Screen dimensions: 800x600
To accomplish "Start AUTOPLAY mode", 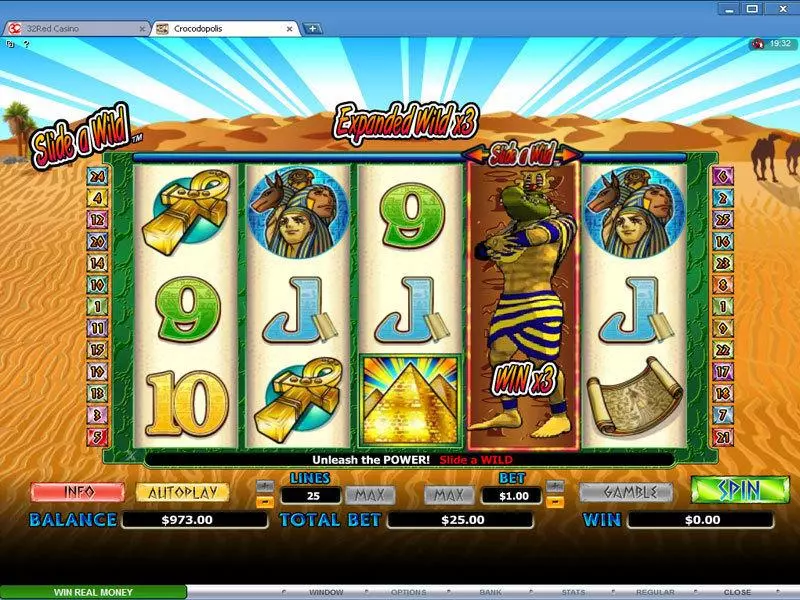I will pyautogui.click(x=182, y=492).
